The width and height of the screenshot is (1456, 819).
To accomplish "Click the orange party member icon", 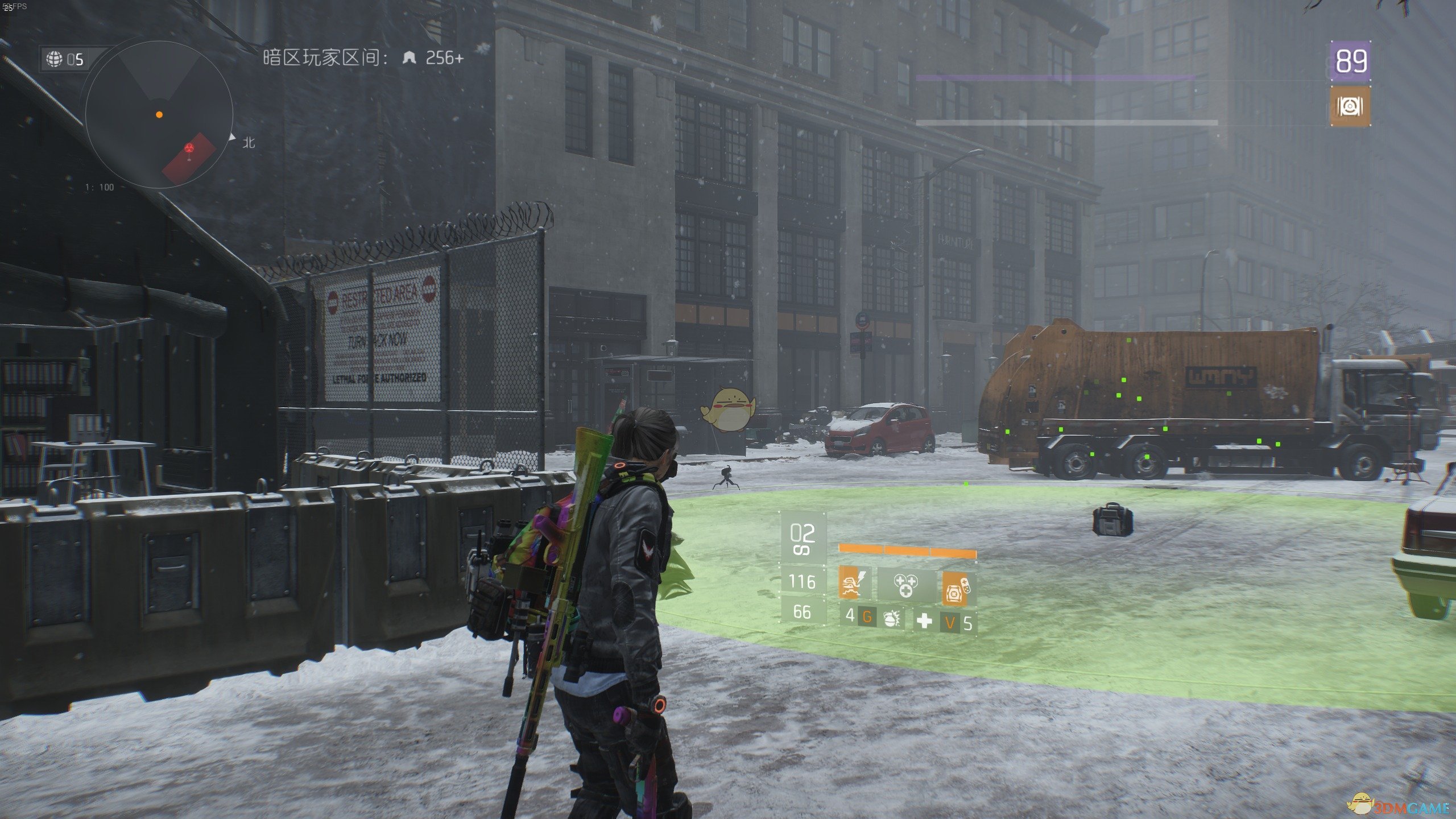I will click(1351, 106).
